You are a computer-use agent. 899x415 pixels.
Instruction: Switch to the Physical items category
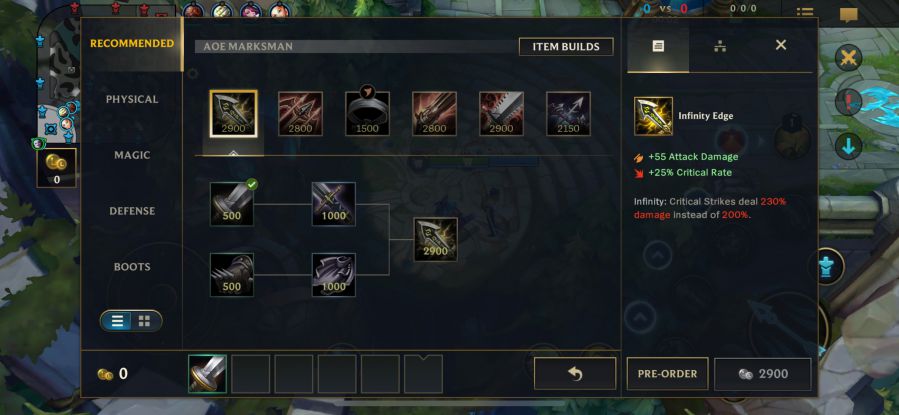point(132,100)
